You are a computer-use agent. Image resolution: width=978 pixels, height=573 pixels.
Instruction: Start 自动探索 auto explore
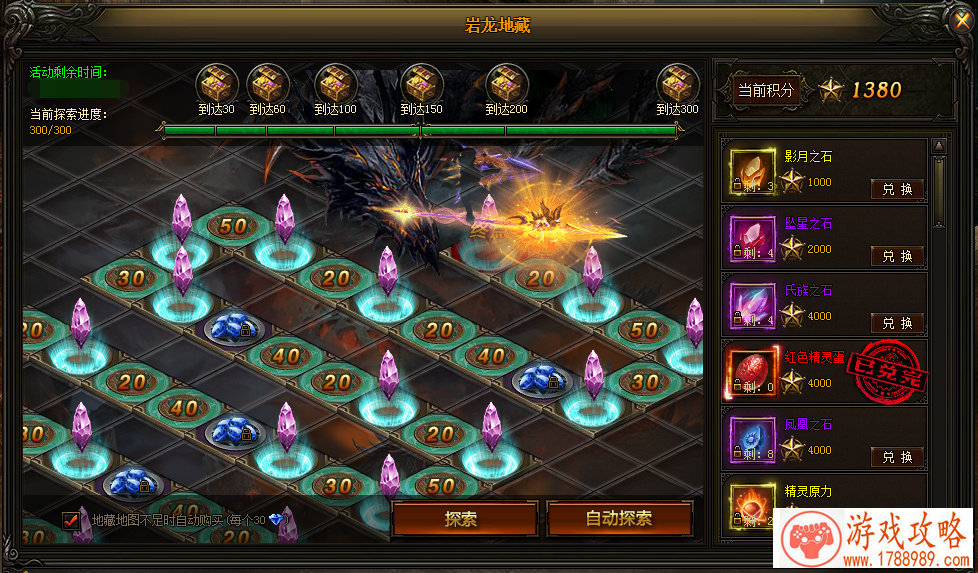pos(619,519)
